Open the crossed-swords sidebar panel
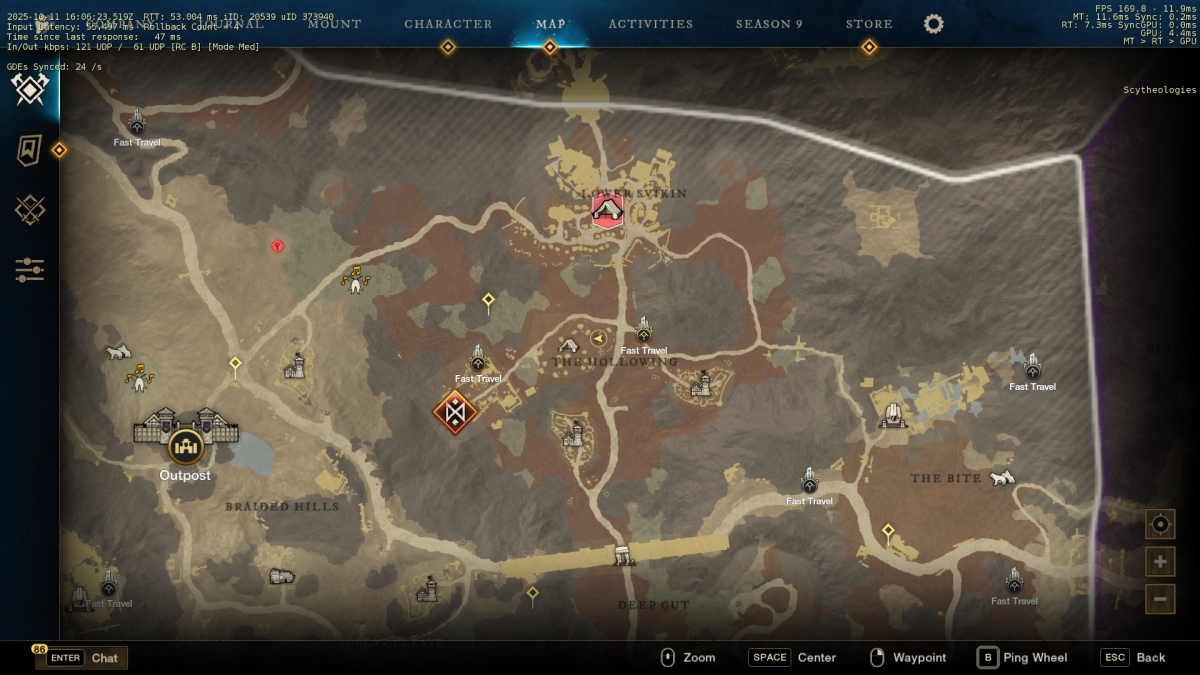Image resolution: width=1200 pixels, height=675 pixels. [x=30, y=210]
